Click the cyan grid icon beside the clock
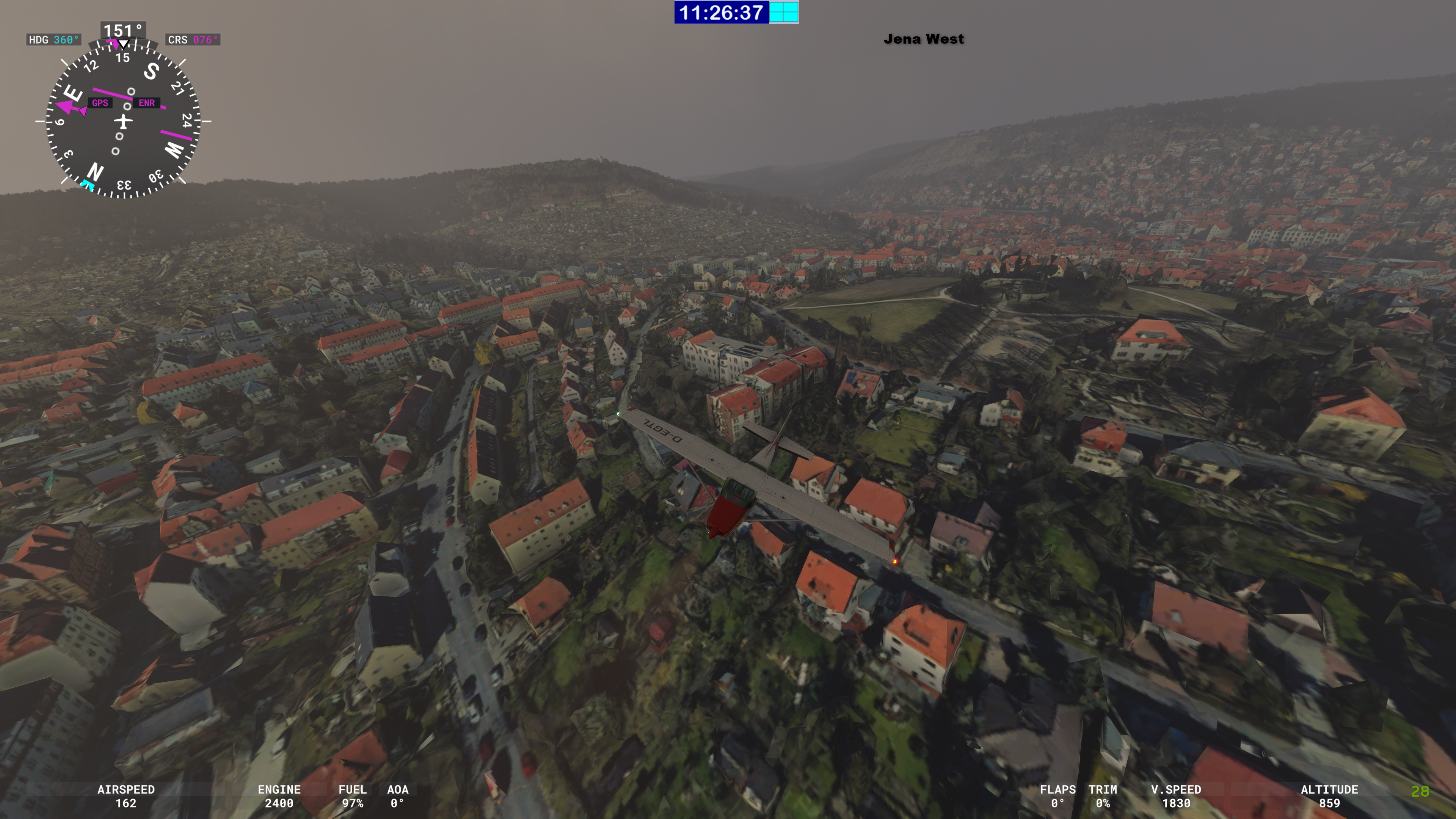This screenshot has width=1456, height=819. pos(783,13)
